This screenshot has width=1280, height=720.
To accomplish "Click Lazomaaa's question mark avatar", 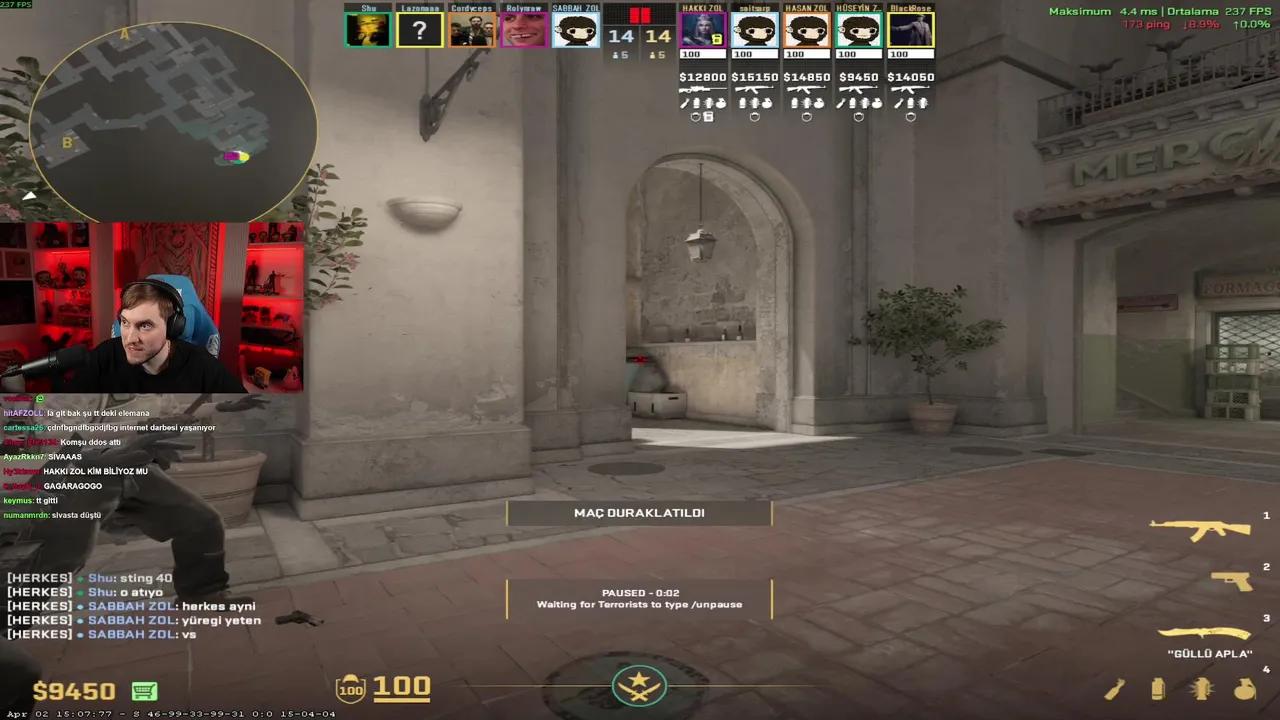I will 419,30.
